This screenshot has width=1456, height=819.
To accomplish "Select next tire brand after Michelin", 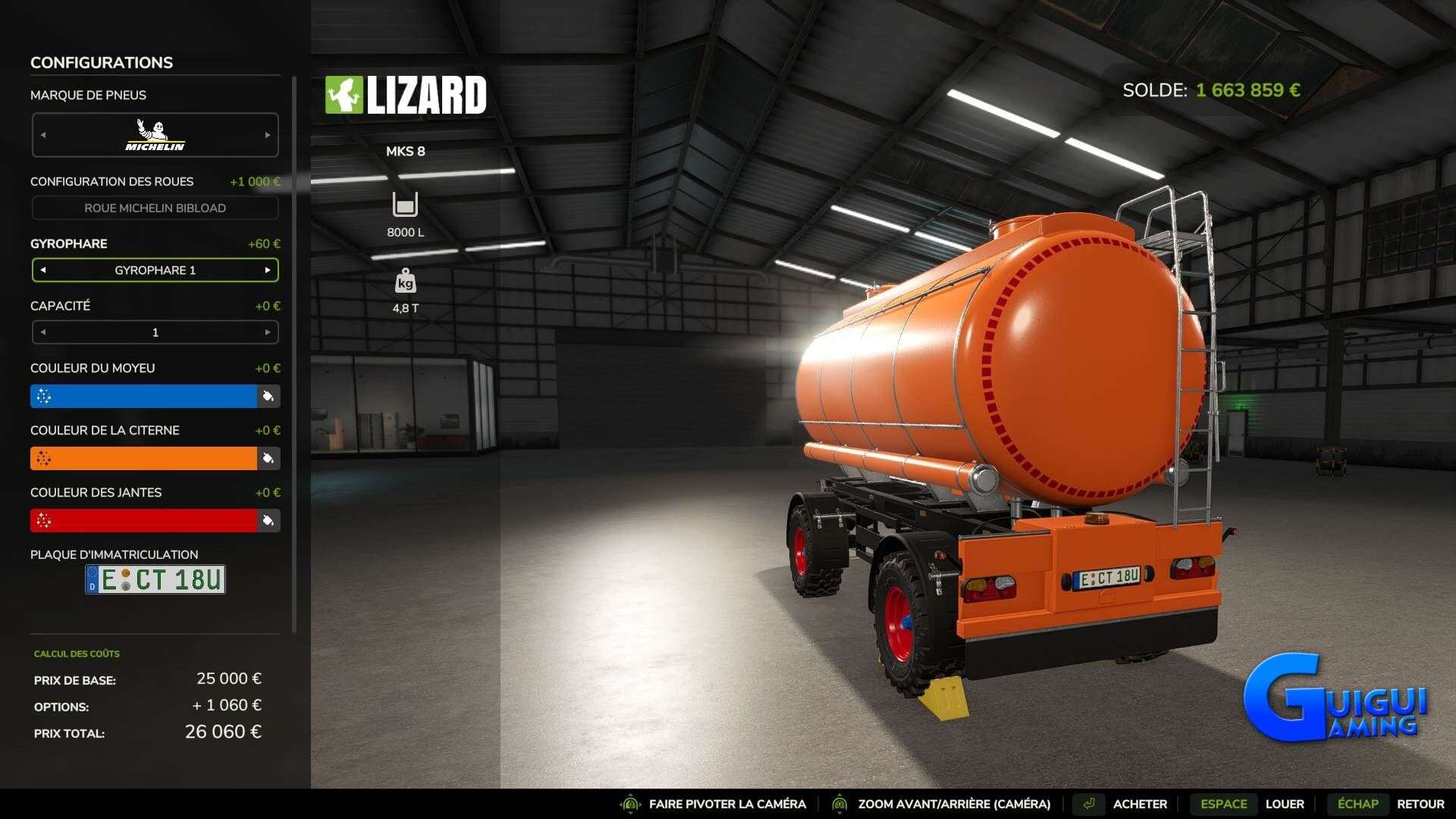I will [268, 135].
